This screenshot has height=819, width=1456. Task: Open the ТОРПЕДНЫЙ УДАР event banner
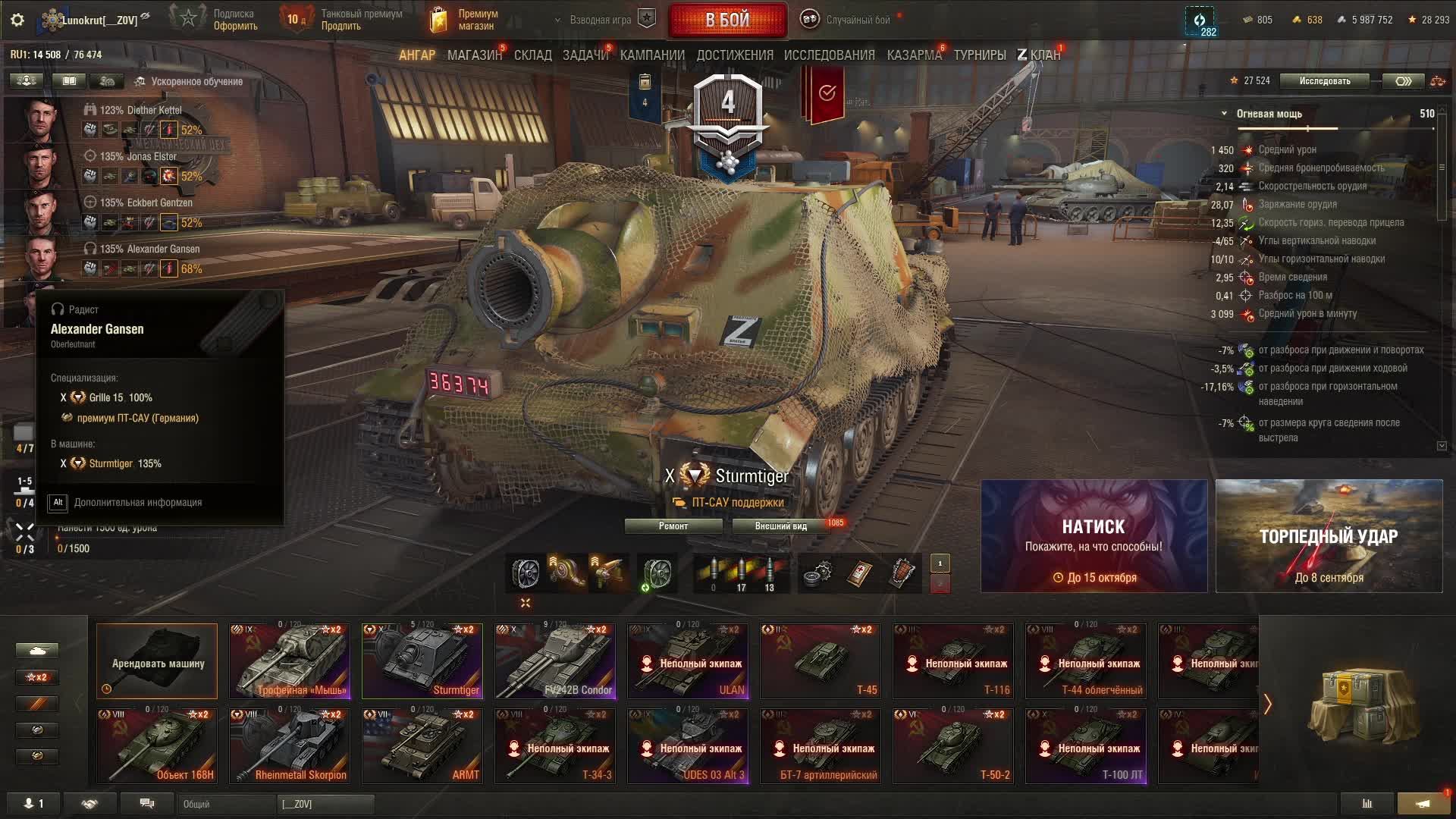tap(1329, 536)
